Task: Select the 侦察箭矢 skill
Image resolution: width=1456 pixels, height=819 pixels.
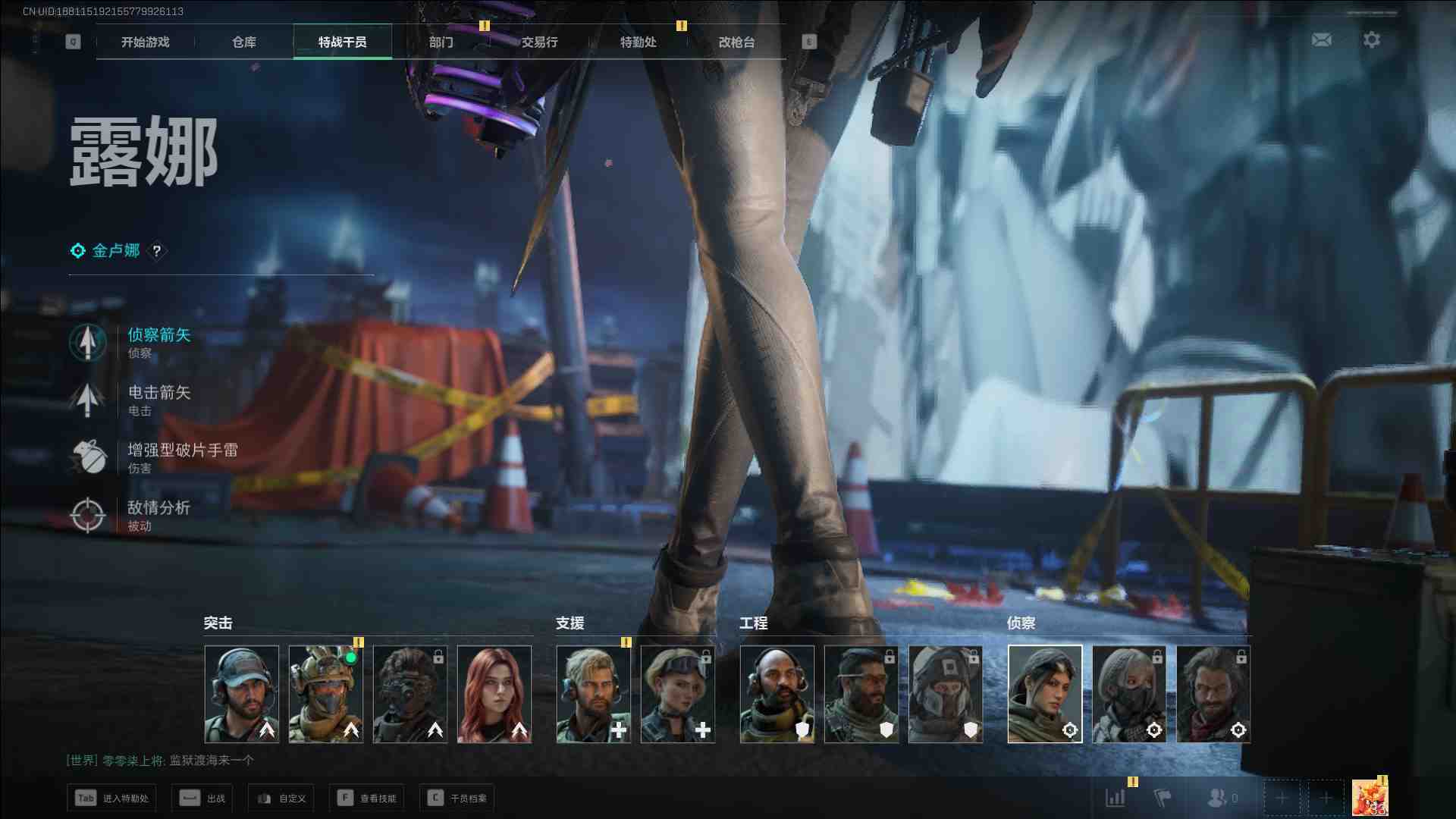Action: point(158,341)
